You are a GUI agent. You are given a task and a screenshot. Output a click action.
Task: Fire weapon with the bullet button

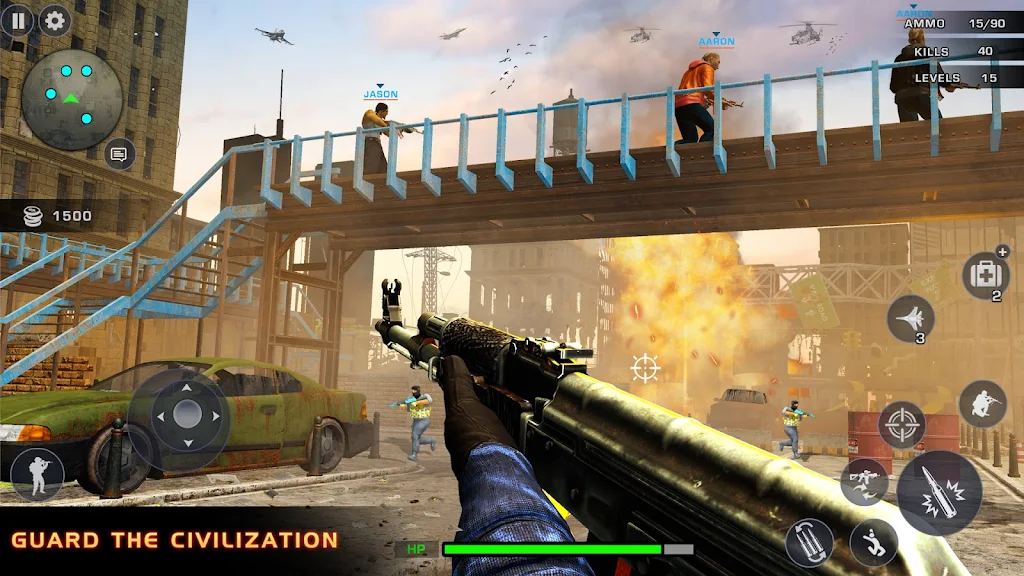(939, 494)
